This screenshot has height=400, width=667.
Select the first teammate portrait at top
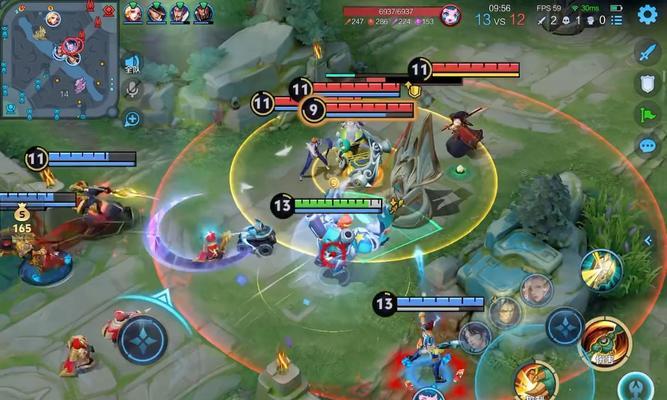(133, 13)
